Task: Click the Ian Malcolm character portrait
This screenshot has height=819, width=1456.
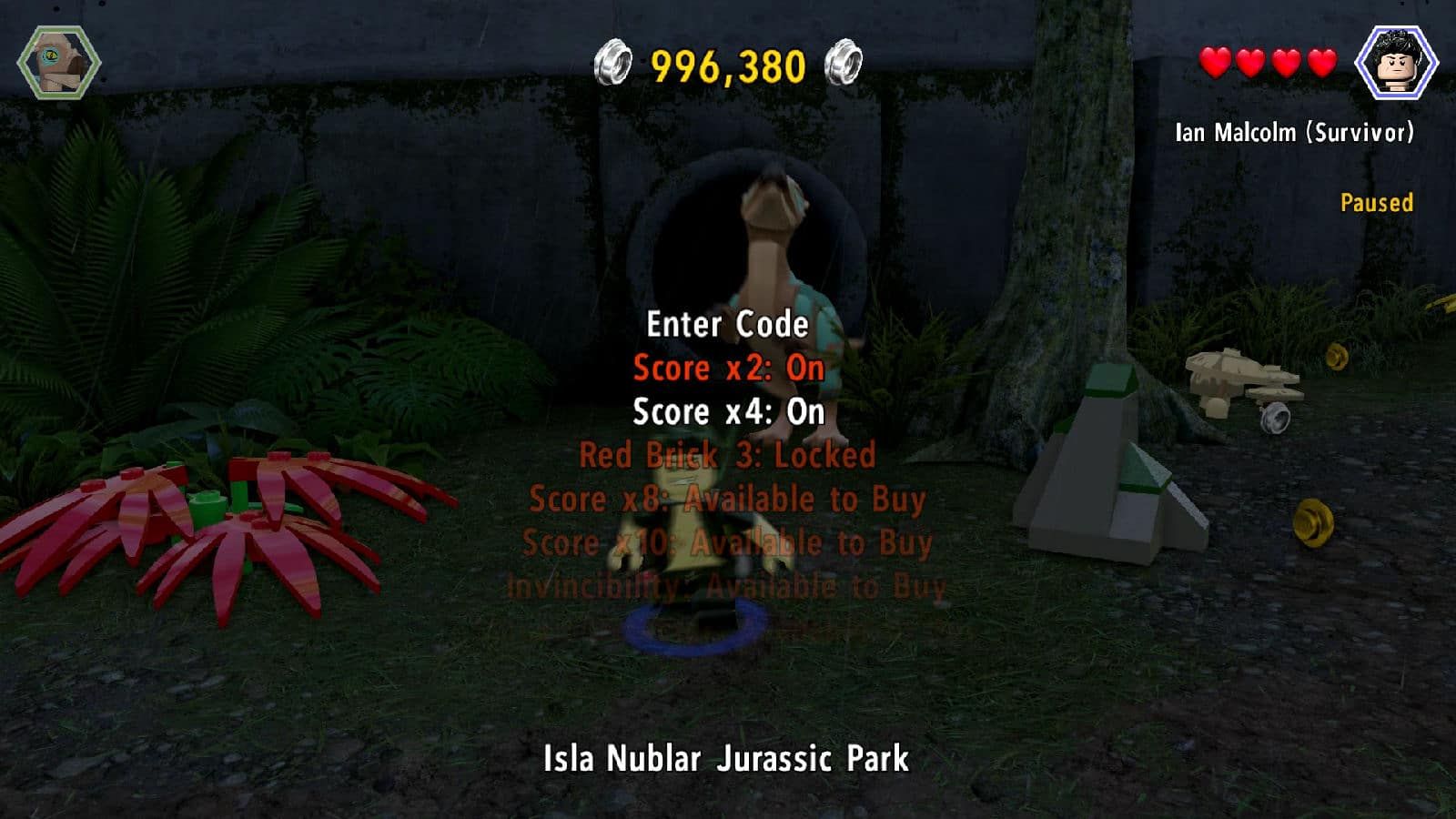Action: point(1395,63)
